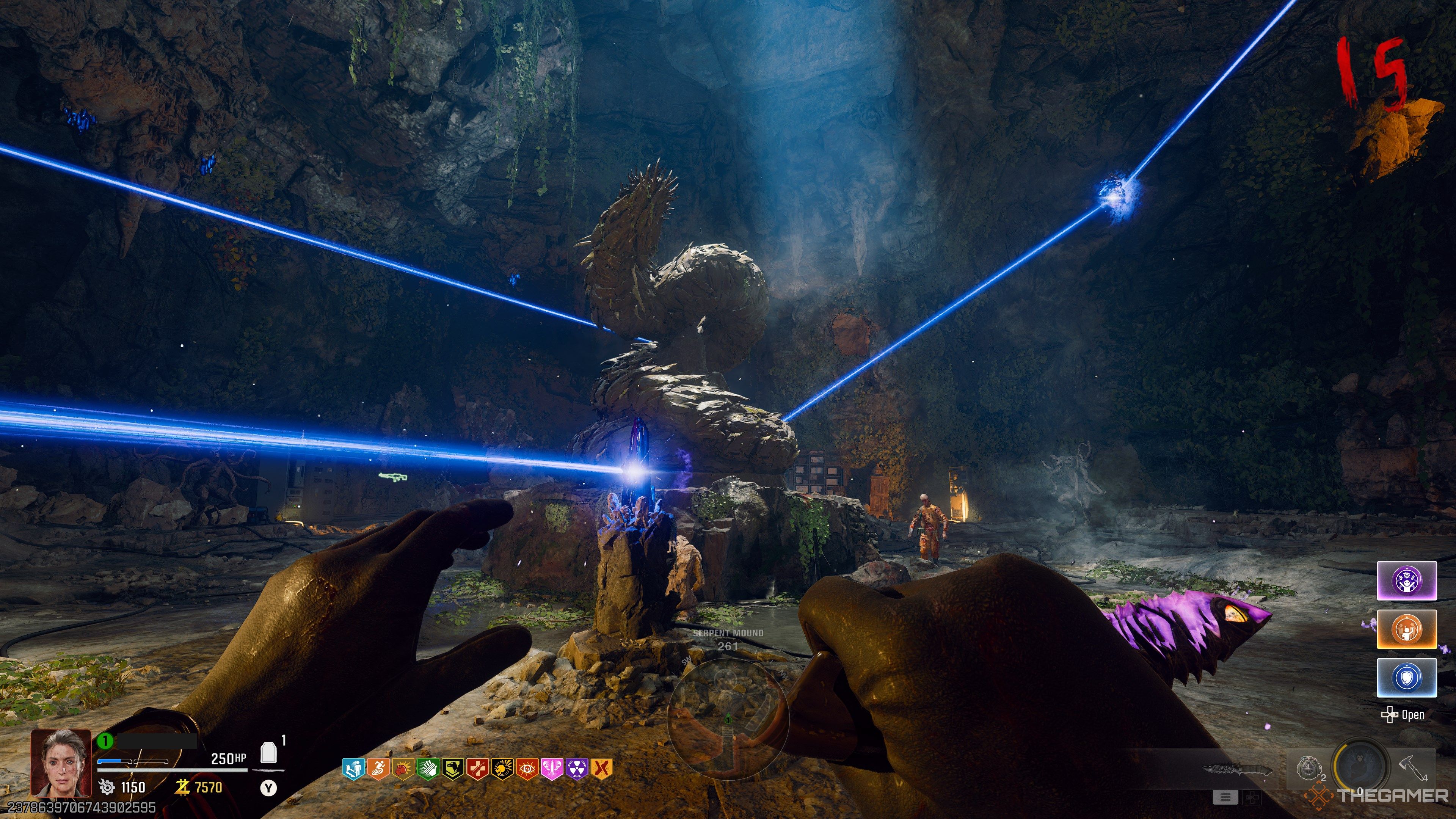This screenshot has height=819, width=1456.
Task: Select the boxing glove Melee Macchiato perk
Action: [402, 769]
